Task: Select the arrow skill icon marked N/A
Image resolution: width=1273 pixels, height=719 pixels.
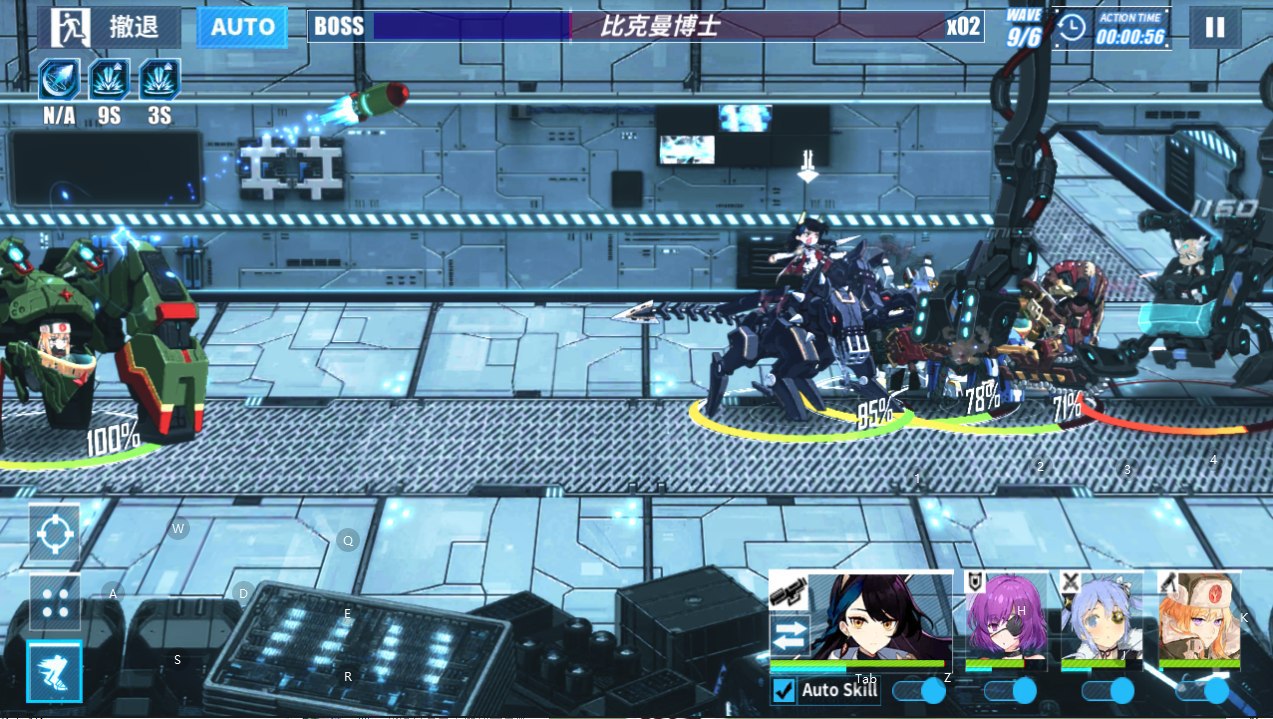Action: pos(59,79)
